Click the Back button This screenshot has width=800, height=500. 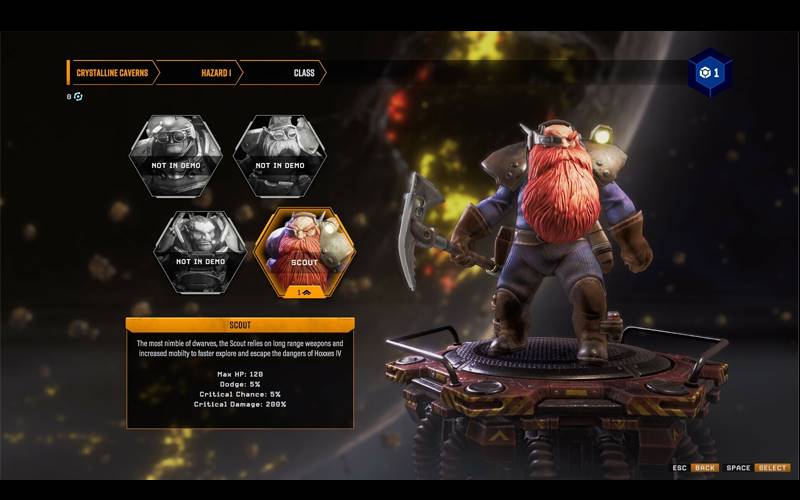click(x=706, y=468)
